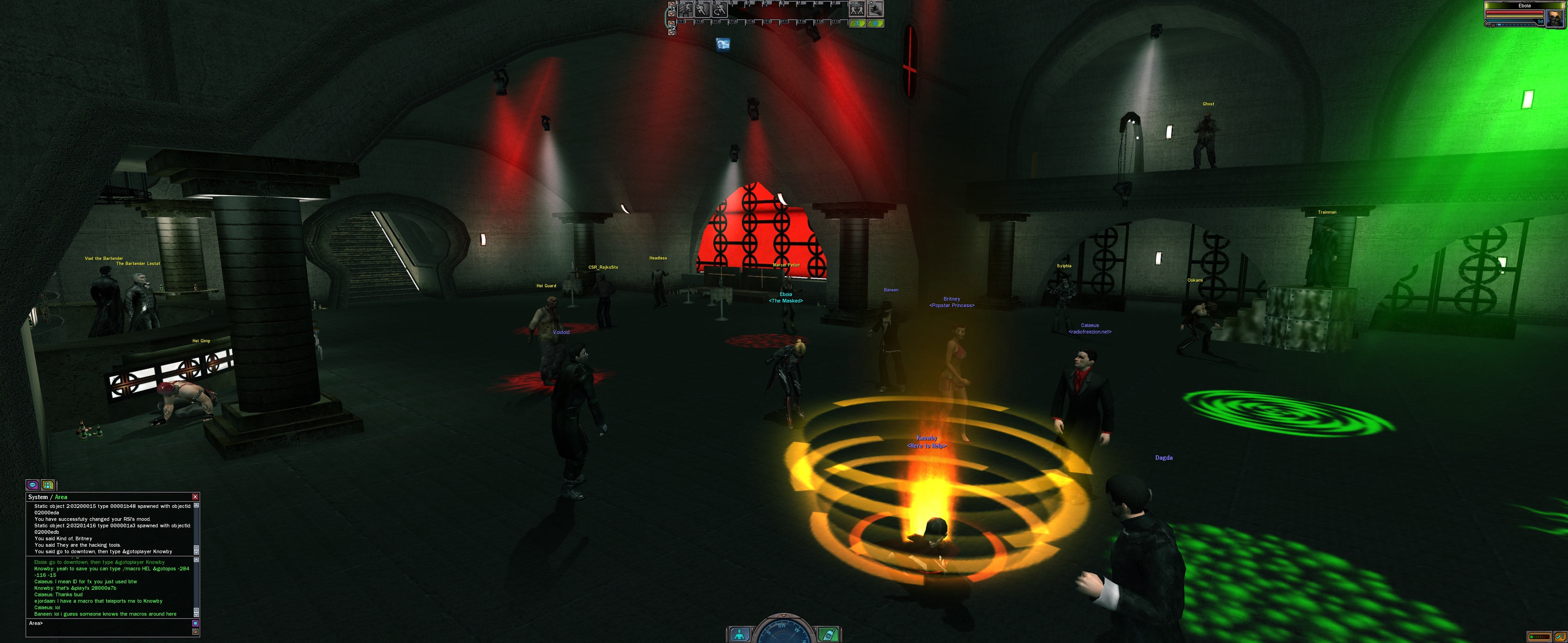This screenshot has width=1568, height=643.
Task: Activate the hyper-jump ability in hotbar slot 1
Action: point(686,9)
